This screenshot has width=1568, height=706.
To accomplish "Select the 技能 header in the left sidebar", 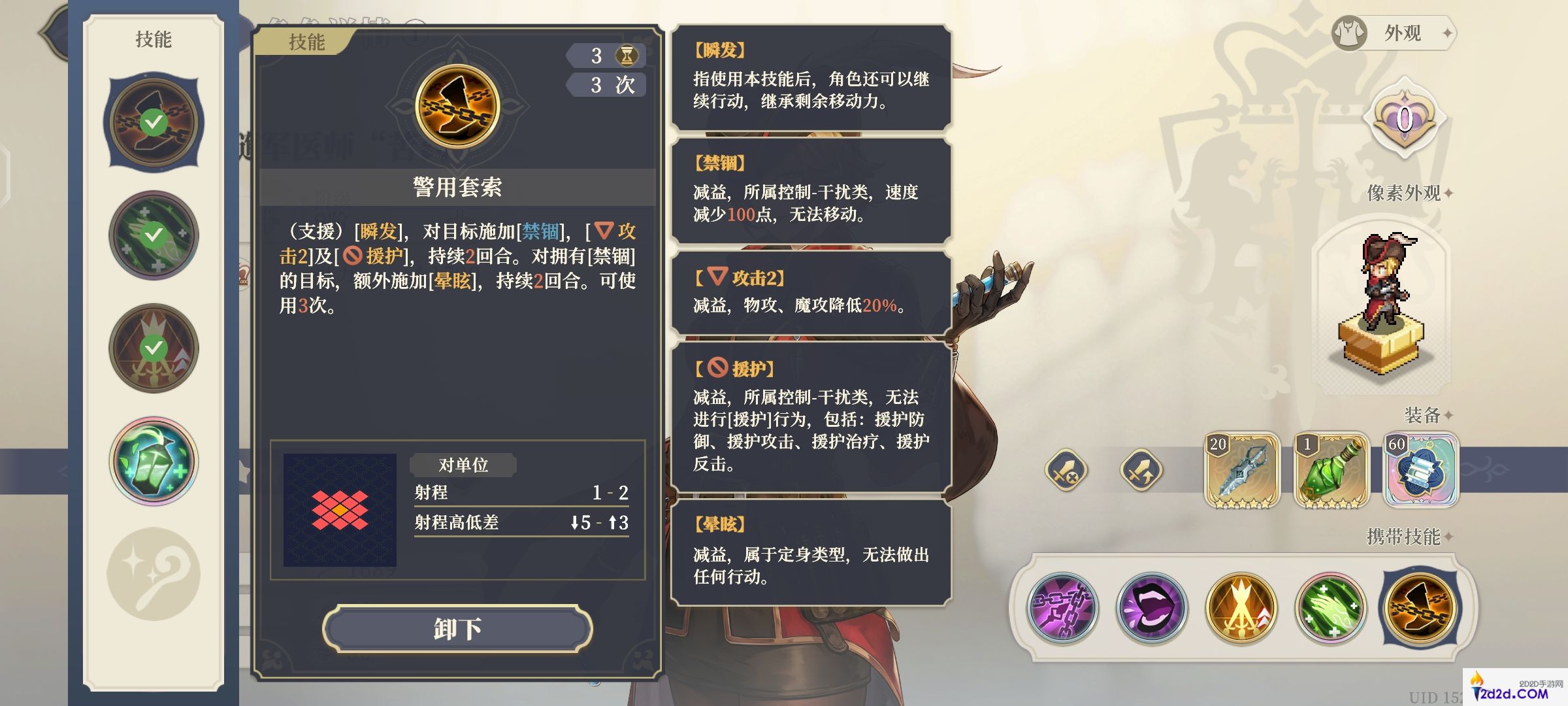I will tap(154, 39).
